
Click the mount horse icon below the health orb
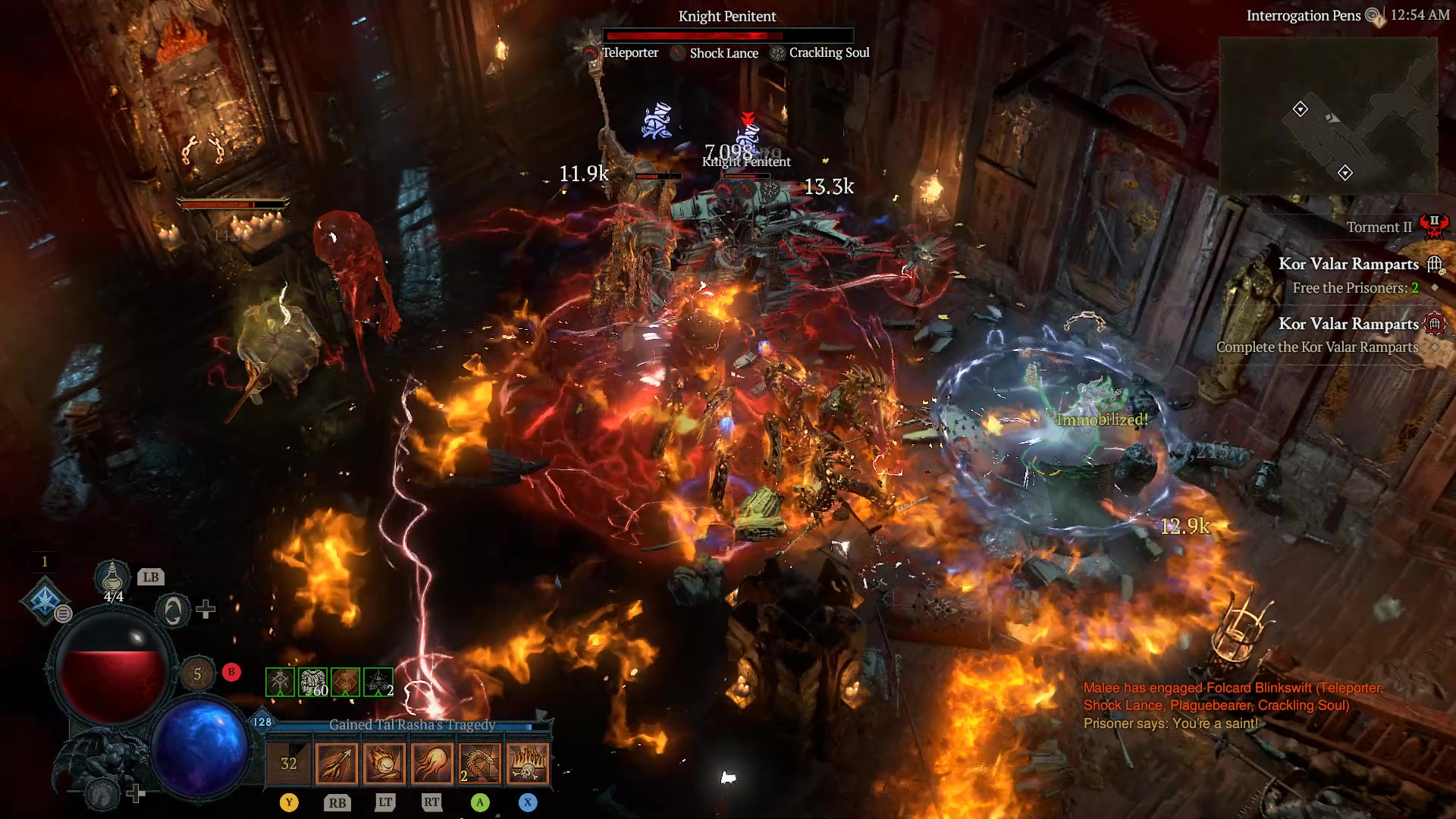(x=102, y=792)
